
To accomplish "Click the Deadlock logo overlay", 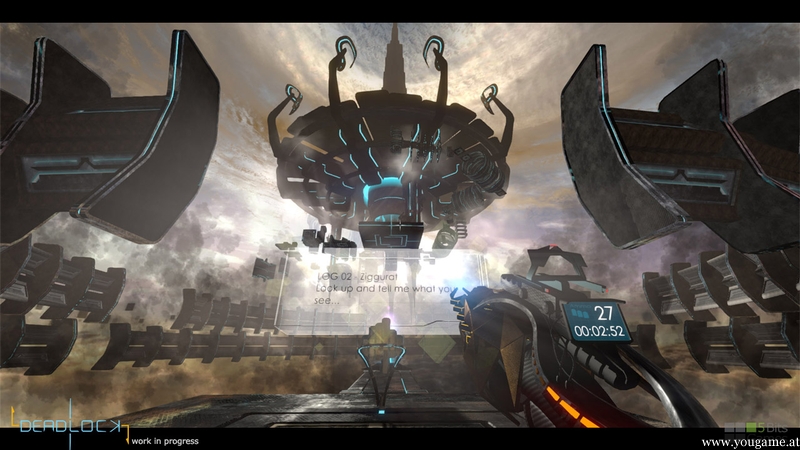I will (x=72, y=425).
